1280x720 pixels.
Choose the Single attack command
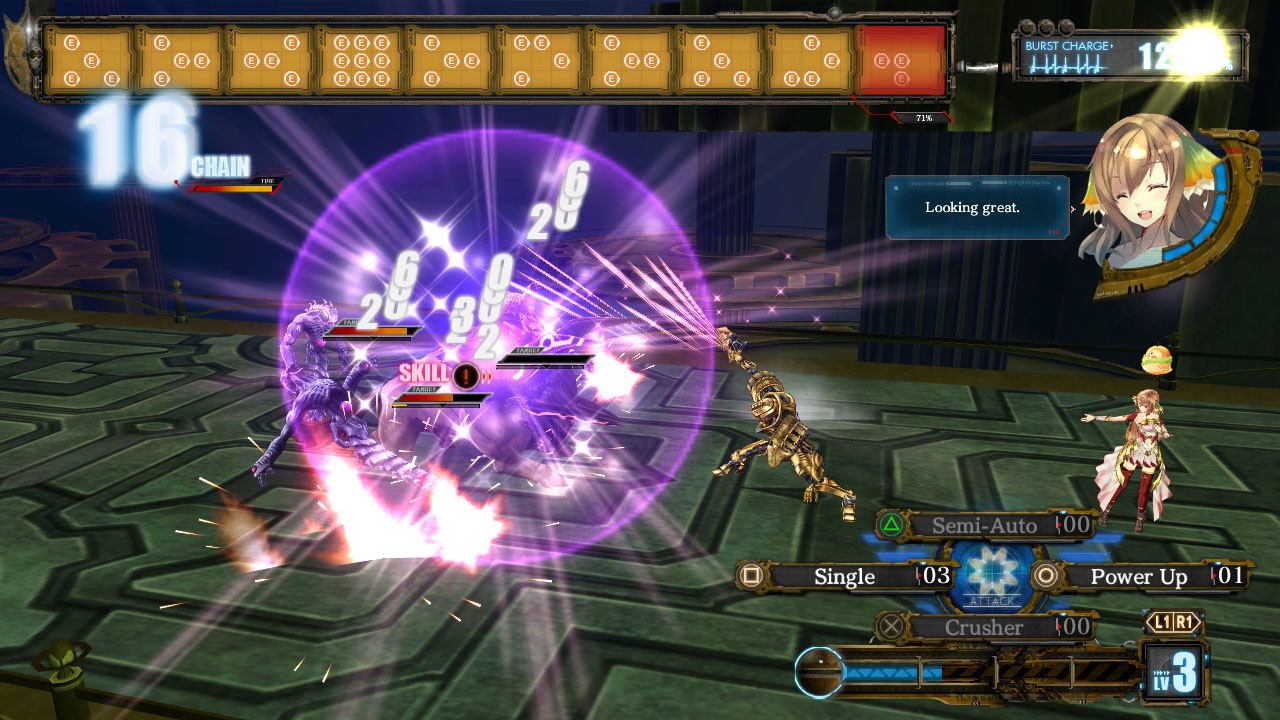coord(844,576)
